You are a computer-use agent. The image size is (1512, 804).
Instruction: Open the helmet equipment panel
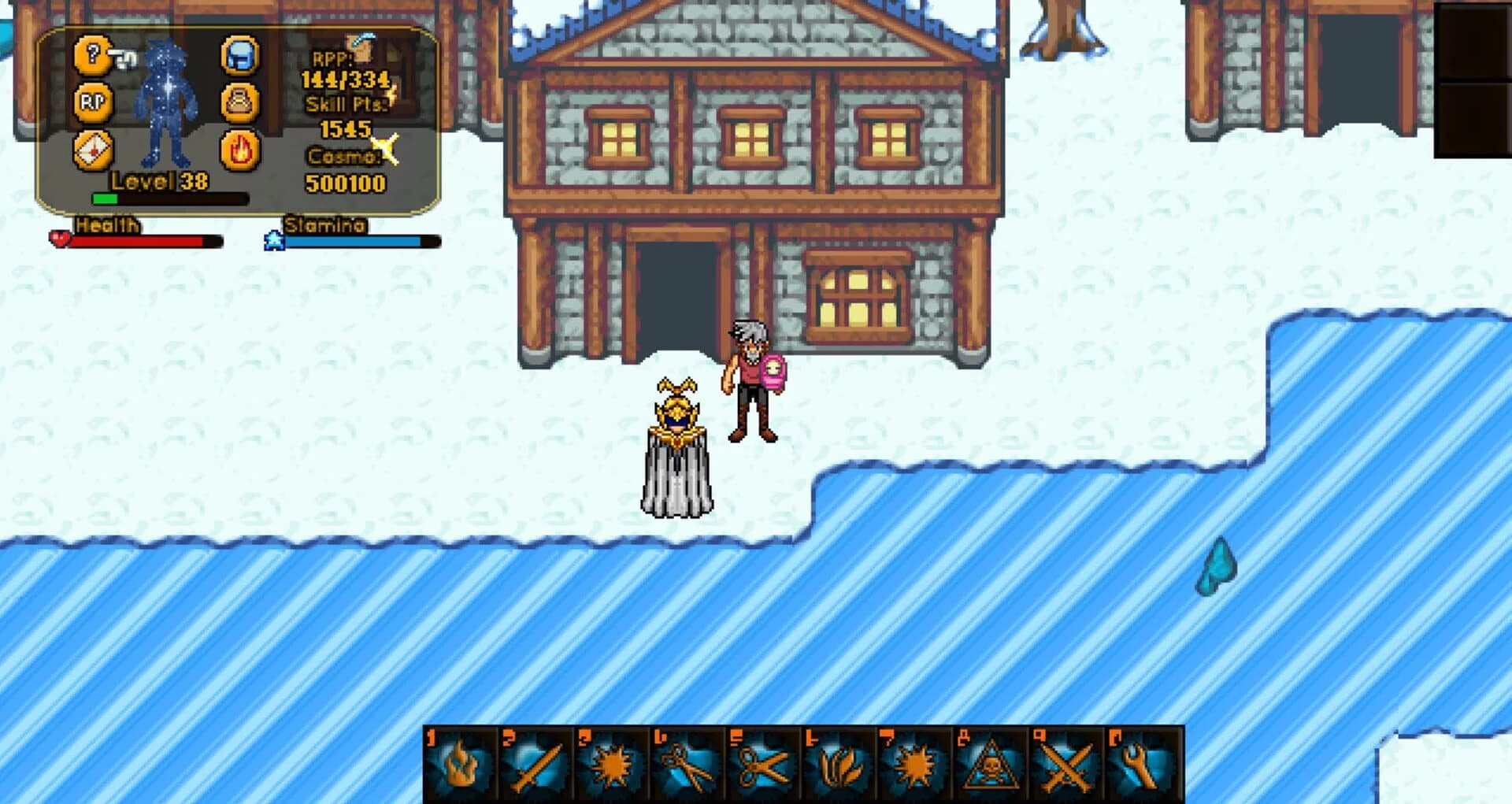click(241, 54)
